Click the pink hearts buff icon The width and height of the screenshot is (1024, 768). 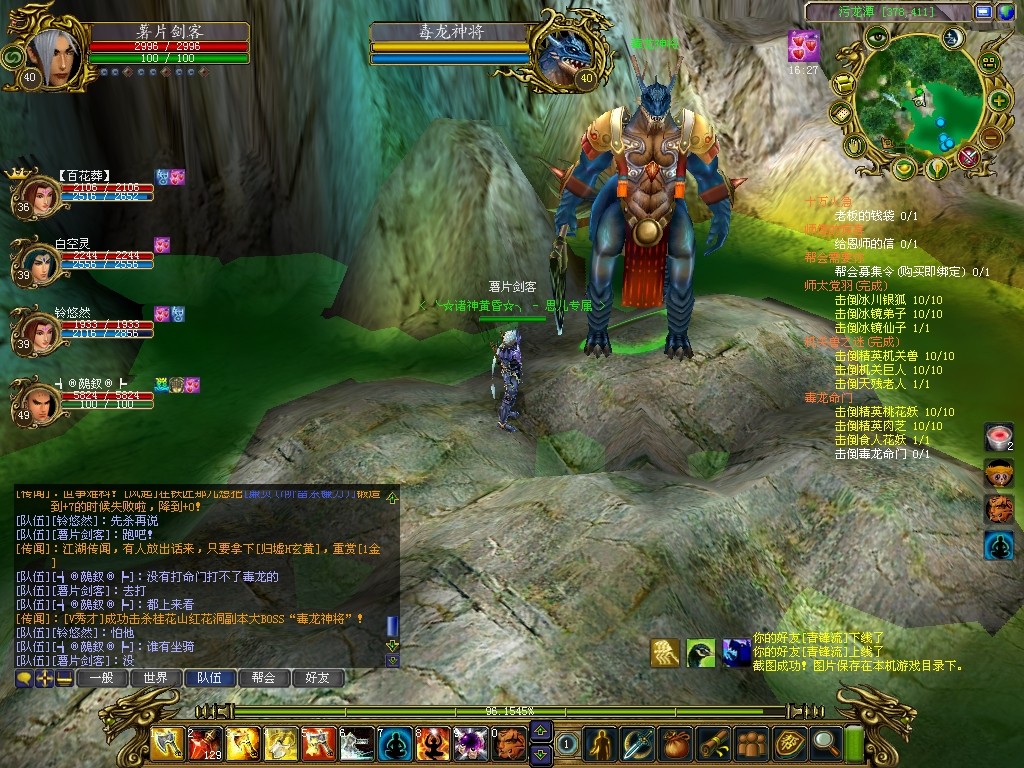coord(802,46)
